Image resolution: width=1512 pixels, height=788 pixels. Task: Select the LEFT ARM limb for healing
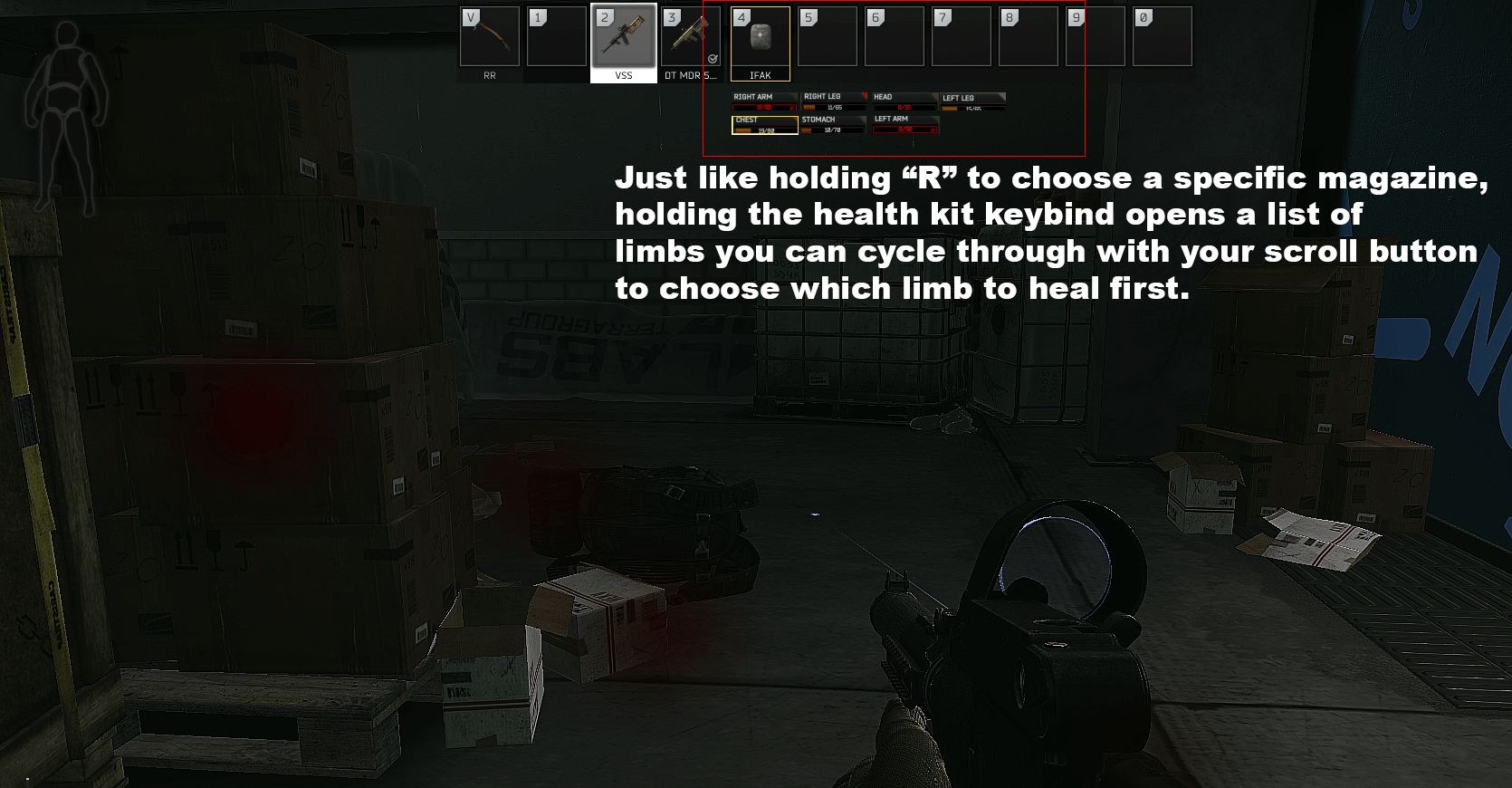(904, 123)
